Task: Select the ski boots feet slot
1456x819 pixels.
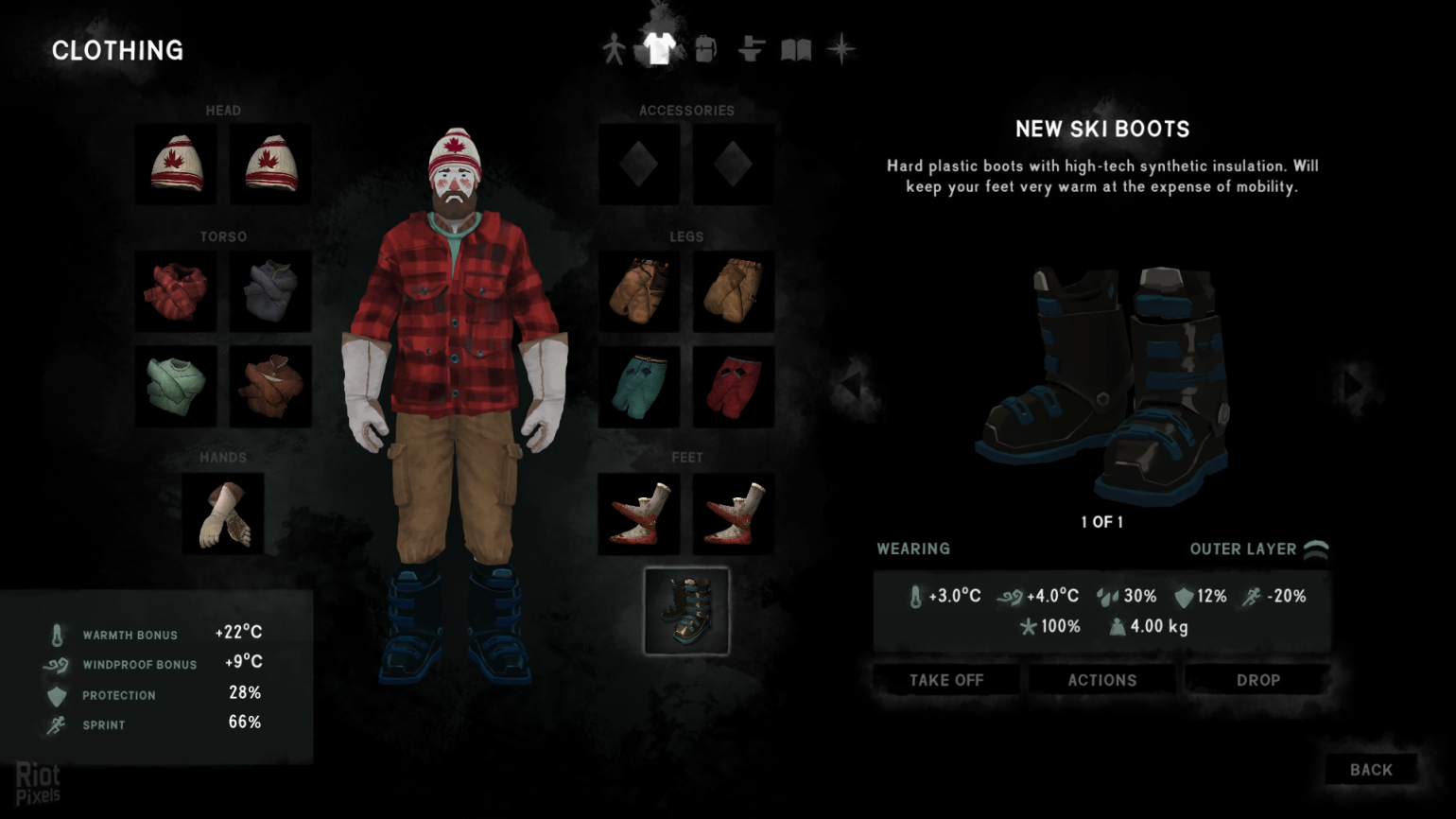Action: pos(686,611)
